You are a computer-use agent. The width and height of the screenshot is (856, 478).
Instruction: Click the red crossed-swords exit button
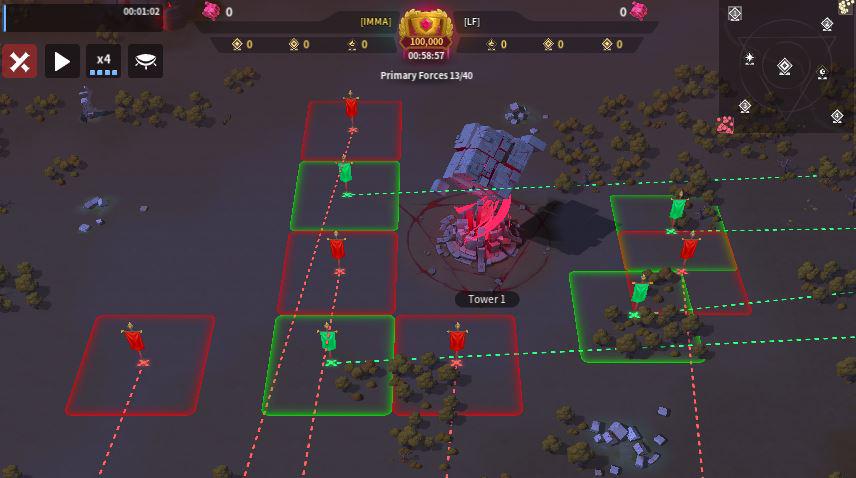(x=19, y=61)
